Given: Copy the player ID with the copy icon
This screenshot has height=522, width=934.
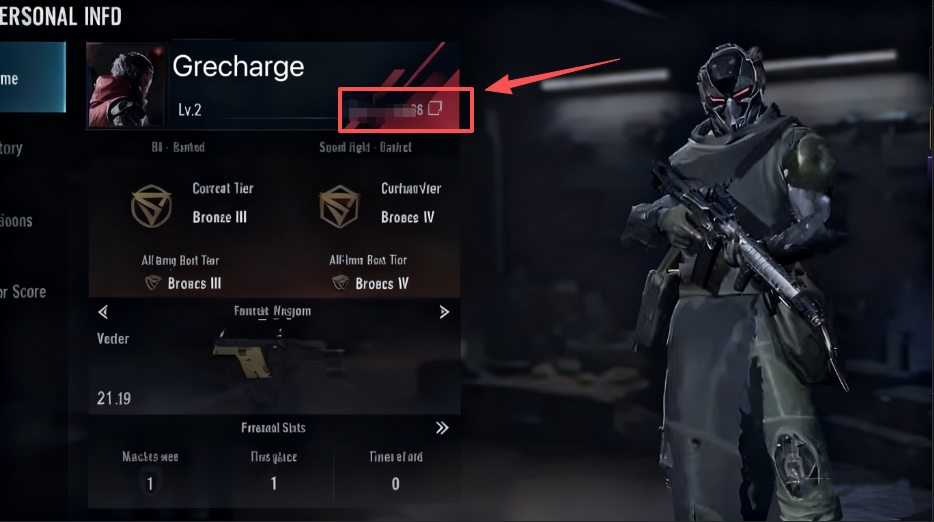Looking at the screenshot, I should click(435, 109).
